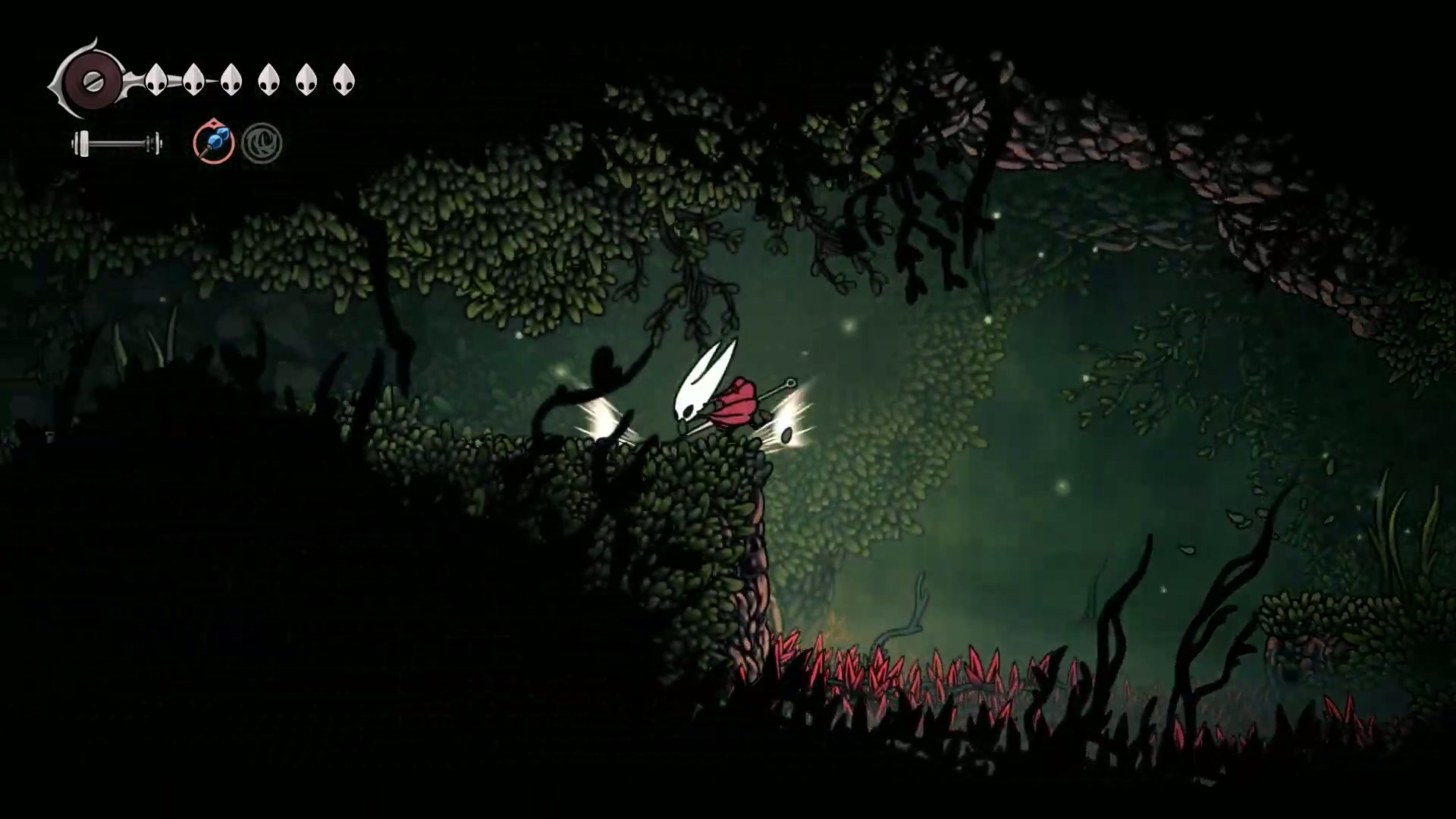1456x819 pixels.
Task: Click the silk spool emblem
Action: point(92,80)
